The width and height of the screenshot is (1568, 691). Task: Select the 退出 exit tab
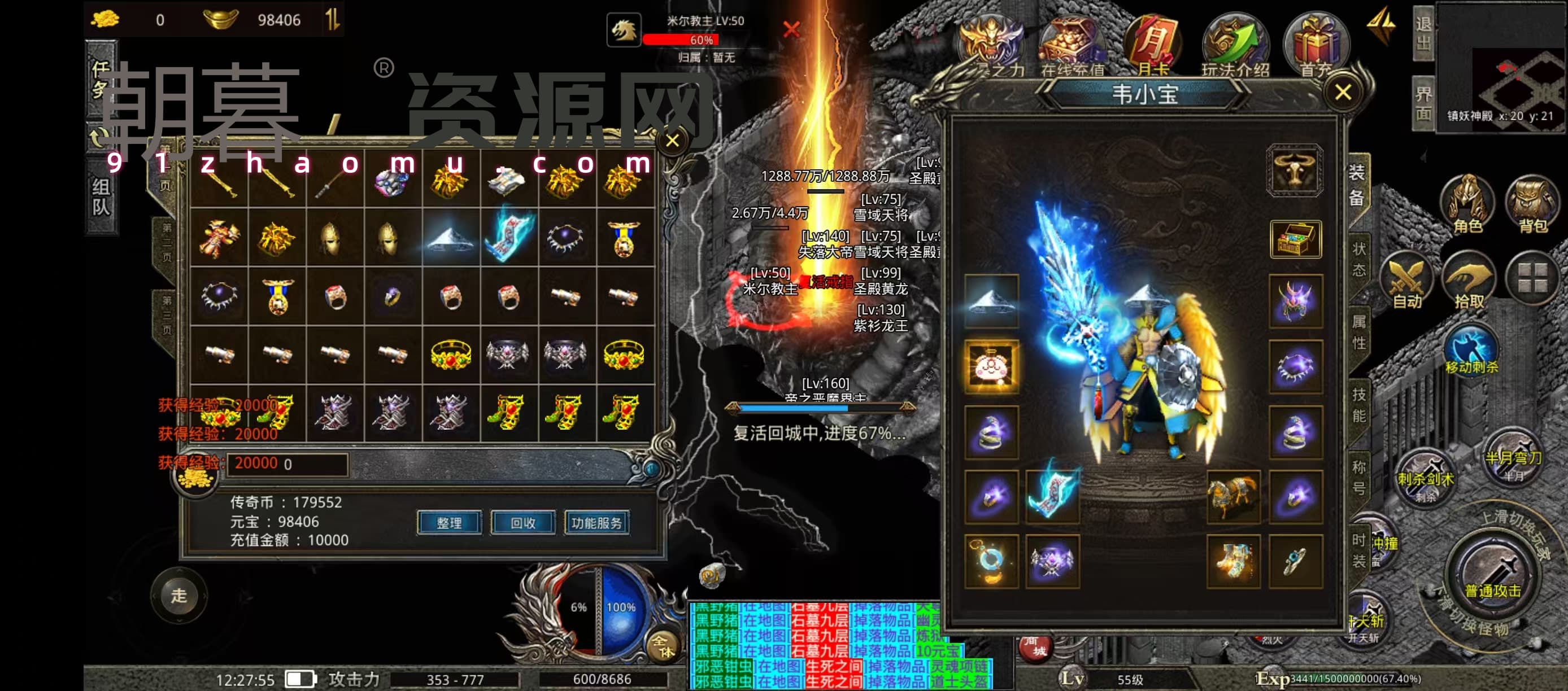click(1423, 33)
